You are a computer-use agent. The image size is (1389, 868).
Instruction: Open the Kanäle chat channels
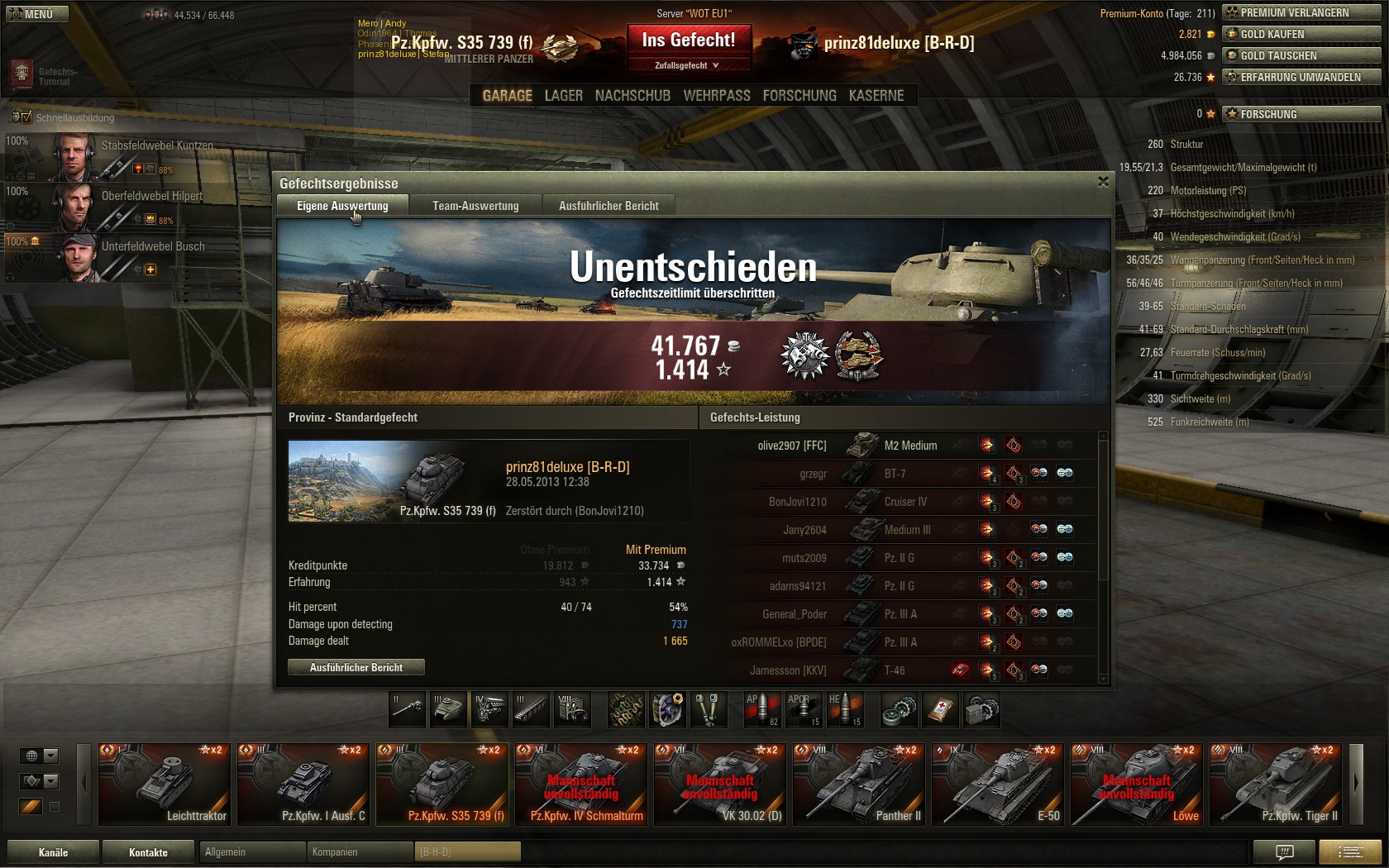click(53, 852)
